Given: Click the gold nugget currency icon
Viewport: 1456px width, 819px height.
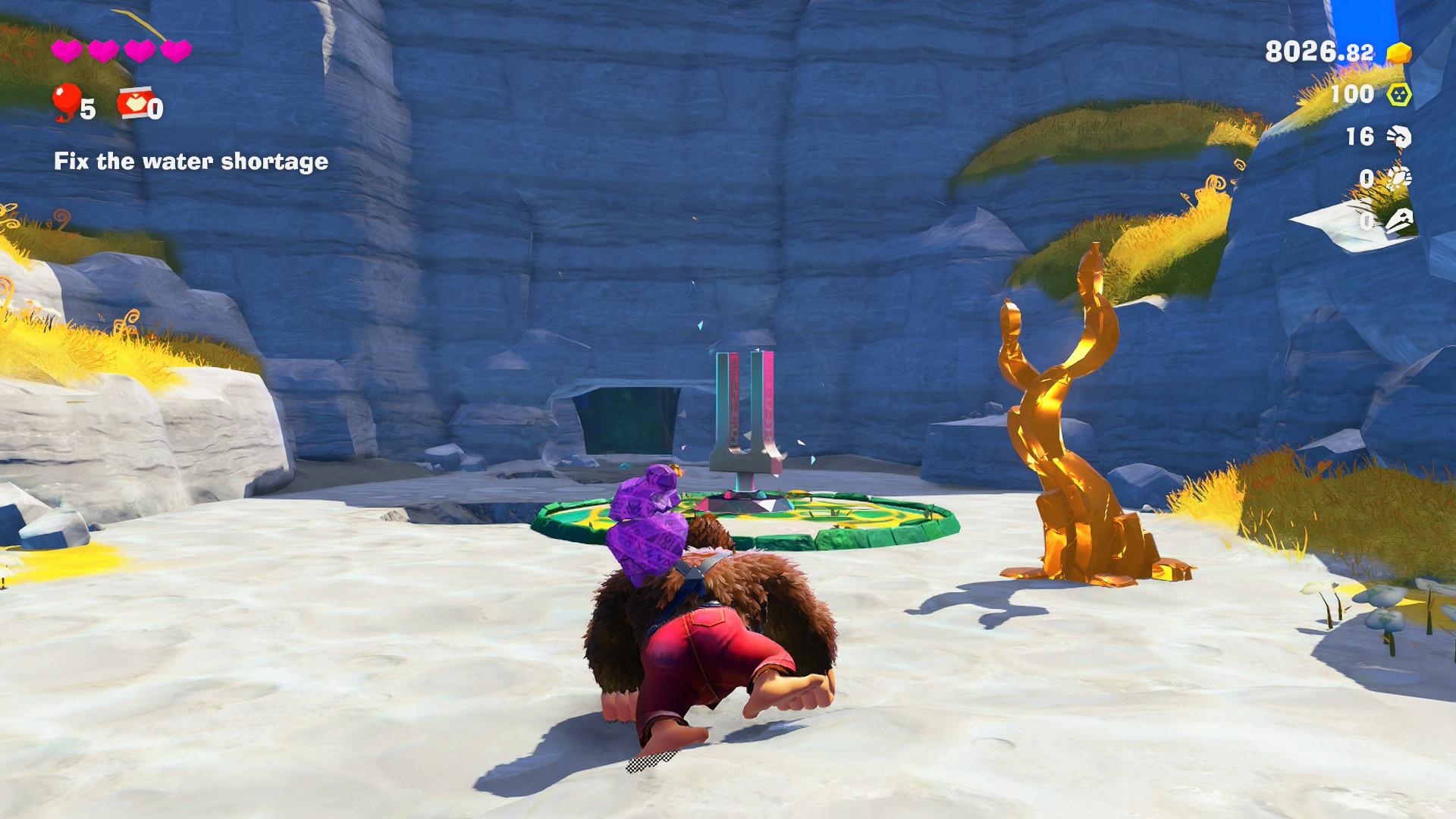Looking at the screenshot, I should 1398,52.
